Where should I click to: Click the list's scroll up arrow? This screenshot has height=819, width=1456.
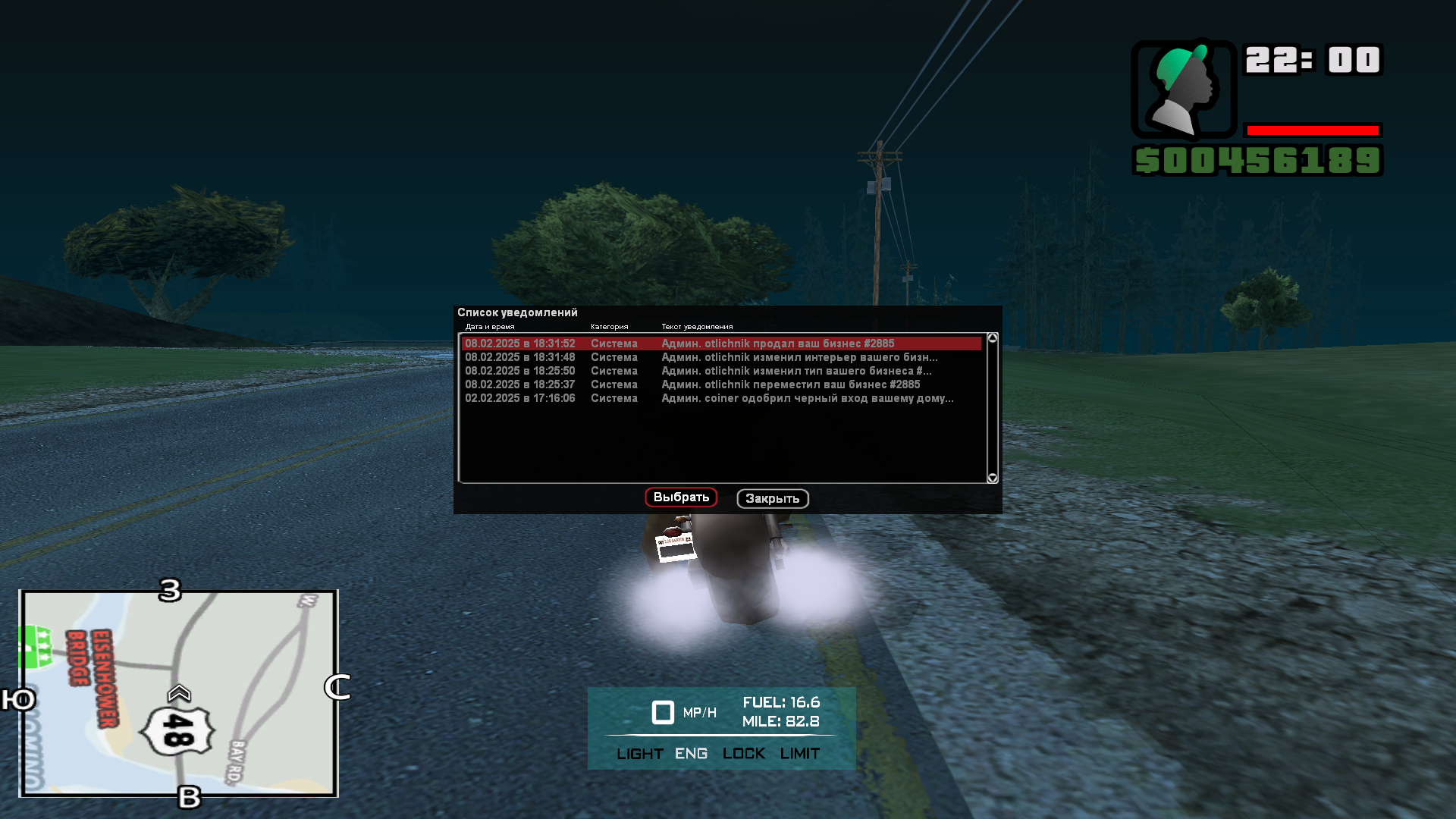click(x=992, y=338)
